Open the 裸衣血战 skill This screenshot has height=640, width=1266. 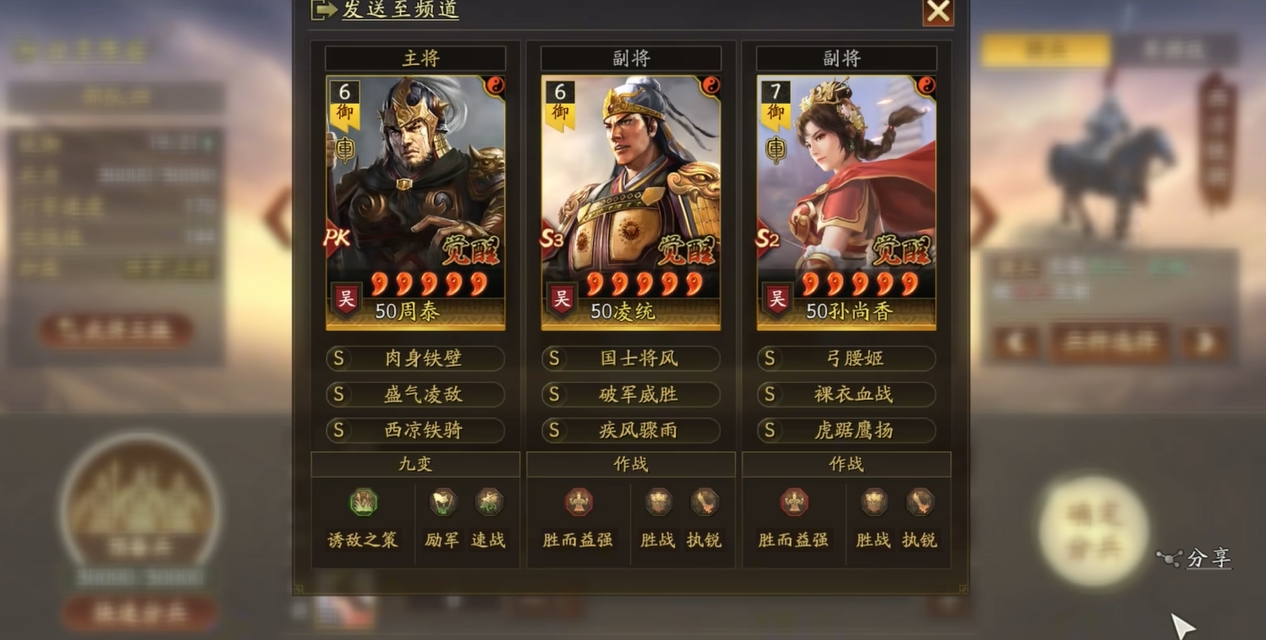pos(846,394)
